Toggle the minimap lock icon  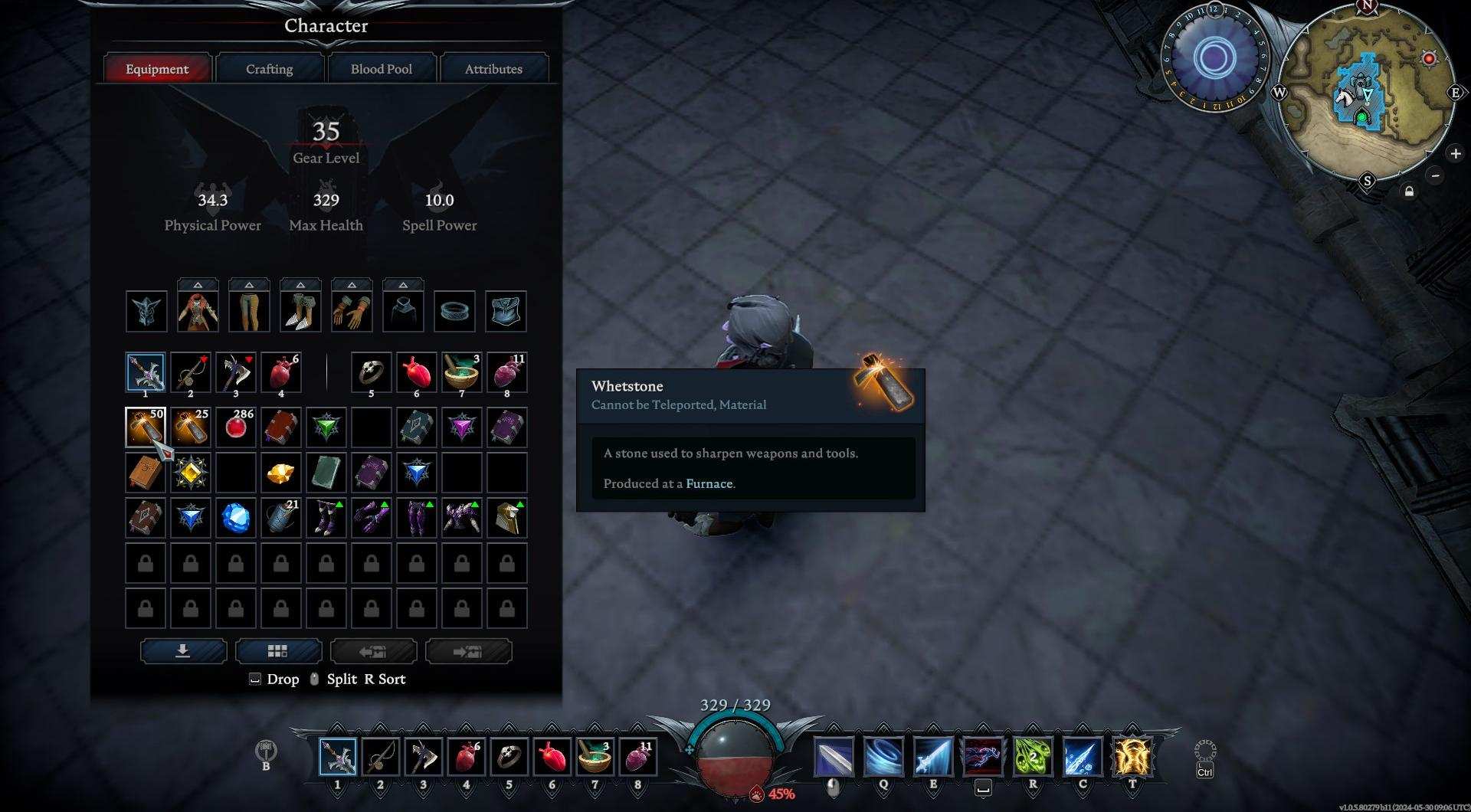[1409, 192]
